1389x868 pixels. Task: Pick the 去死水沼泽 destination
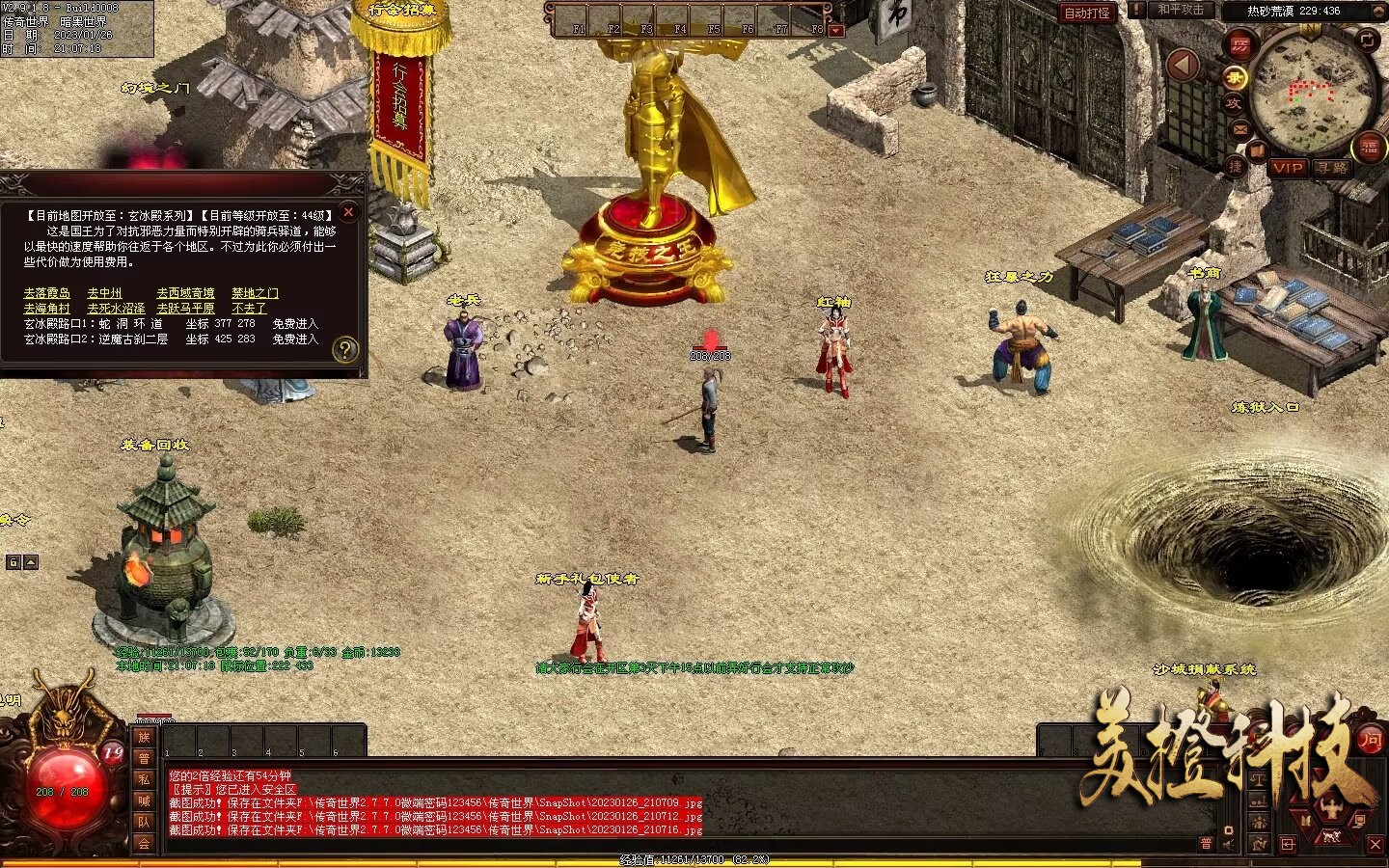click(116, 309)
